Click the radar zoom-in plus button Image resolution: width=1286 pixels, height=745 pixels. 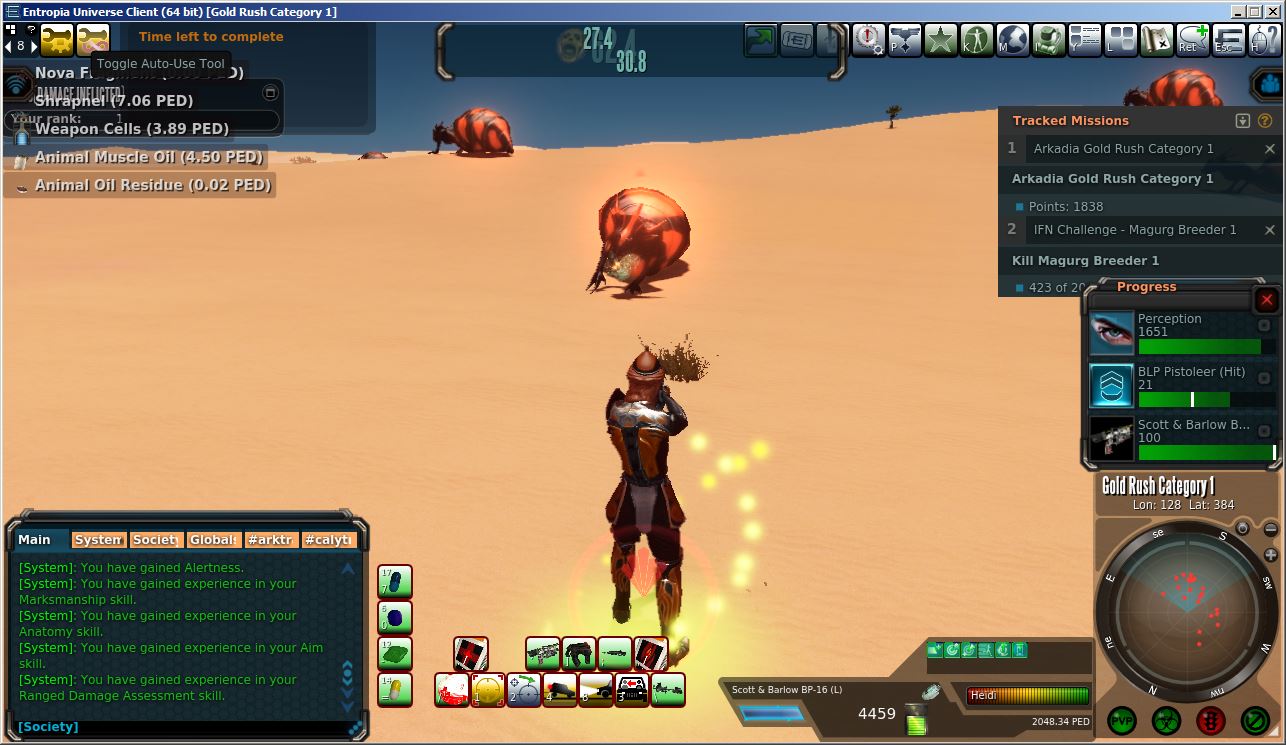coord(1271,555)
